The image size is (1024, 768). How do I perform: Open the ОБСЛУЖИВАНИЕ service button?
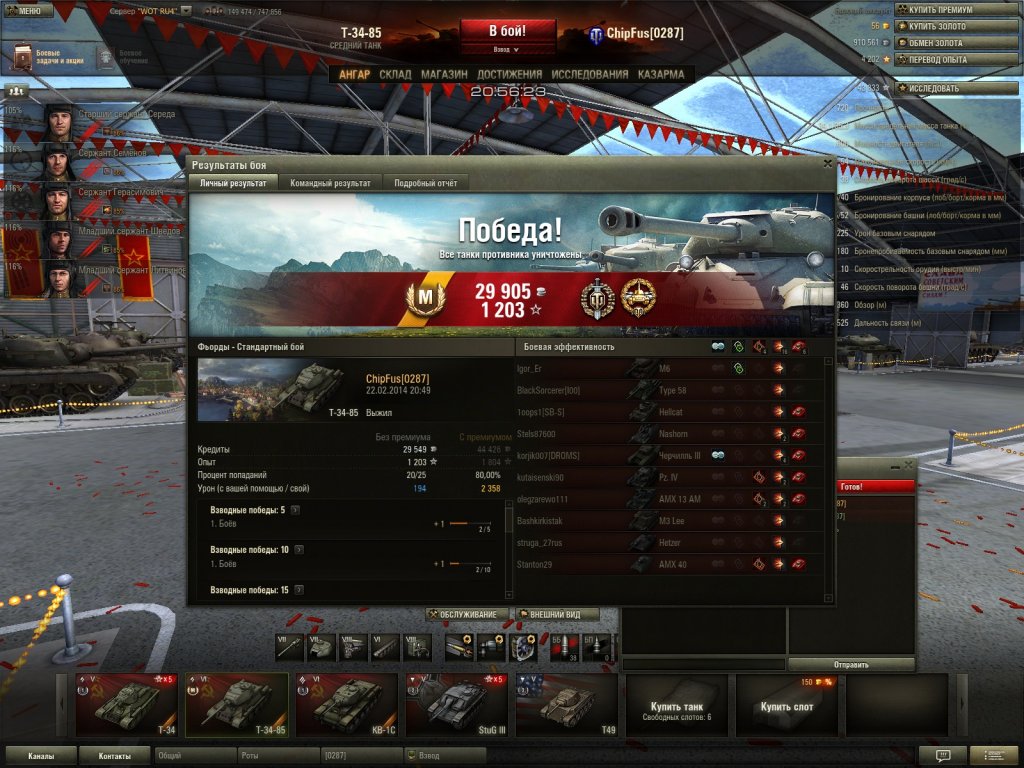468,614
